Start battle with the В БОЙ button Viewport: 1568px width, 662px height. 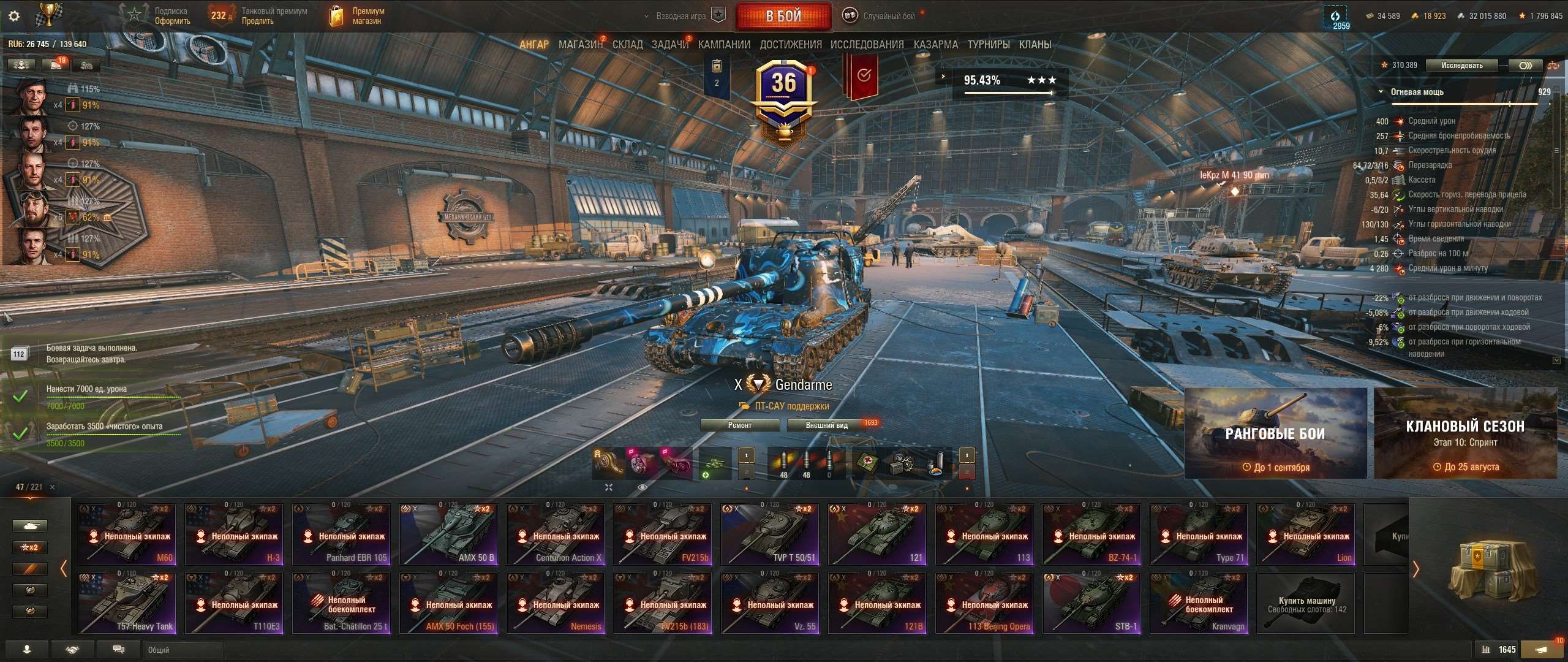click(783, 17)
